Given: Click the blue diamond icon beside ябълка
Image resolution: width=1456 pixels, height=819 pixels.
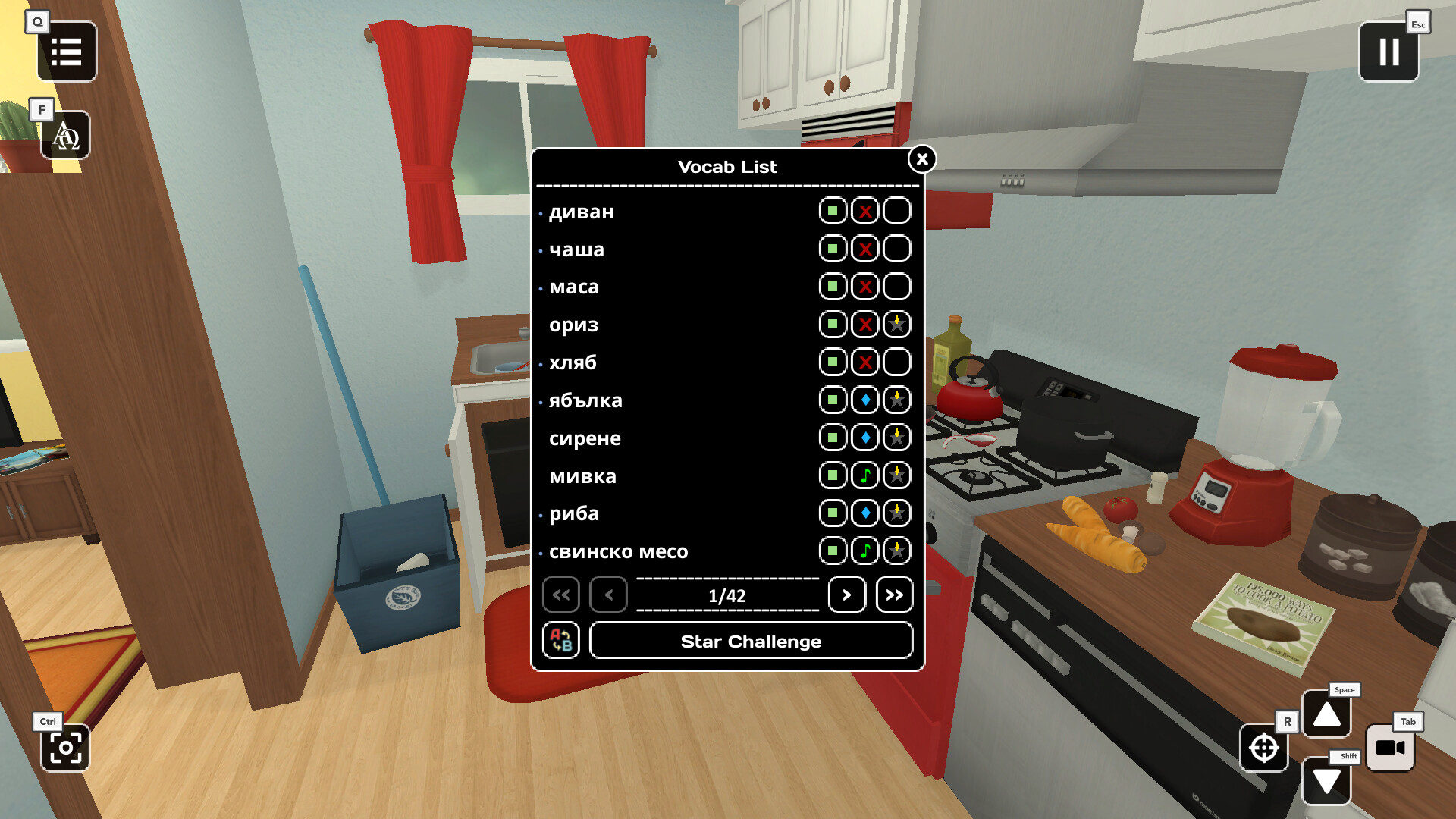Looking at the screenshot, I should (x=864, y=400).
